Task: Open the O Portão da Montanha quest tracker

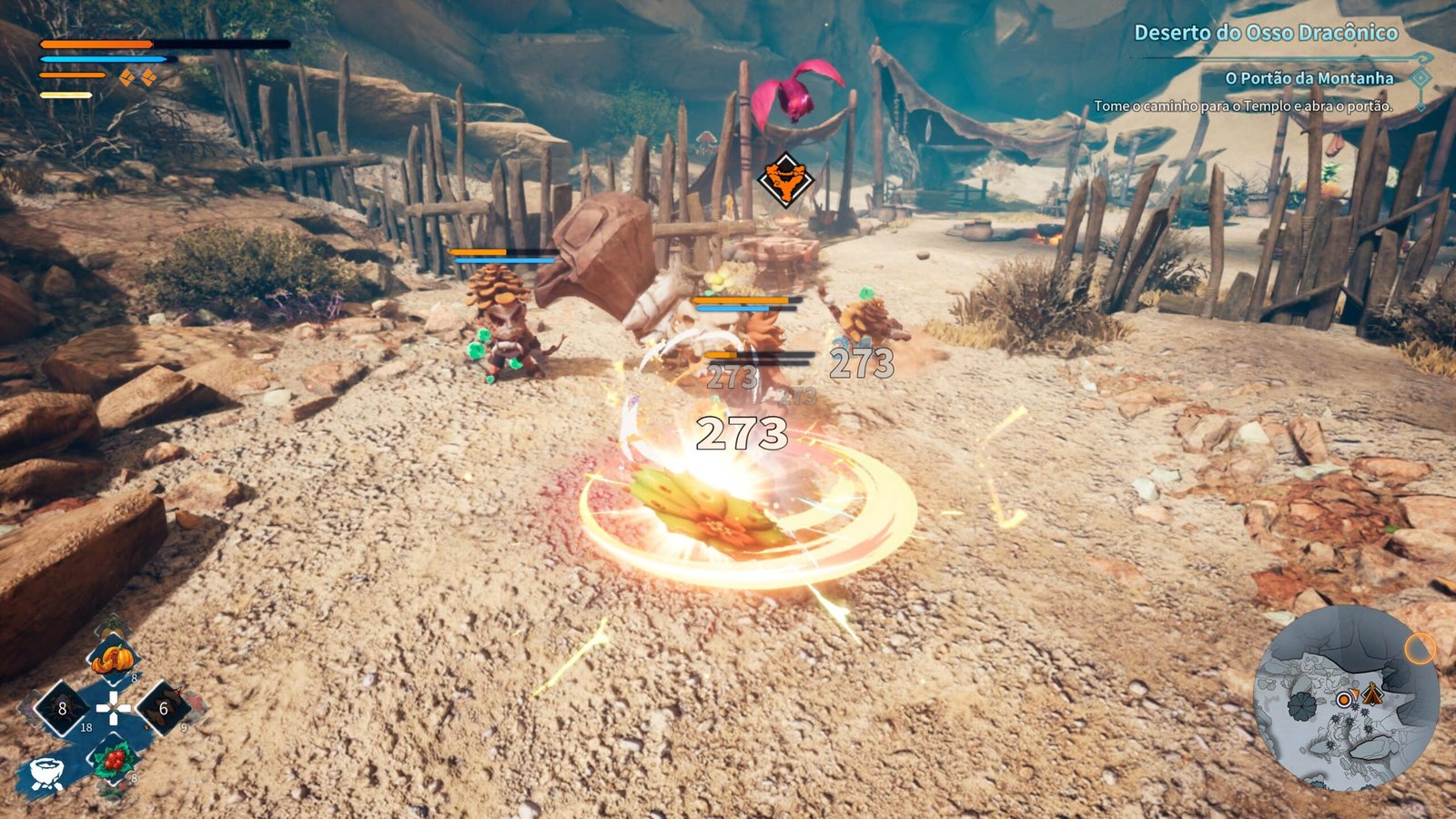Action: (1309, 78)
